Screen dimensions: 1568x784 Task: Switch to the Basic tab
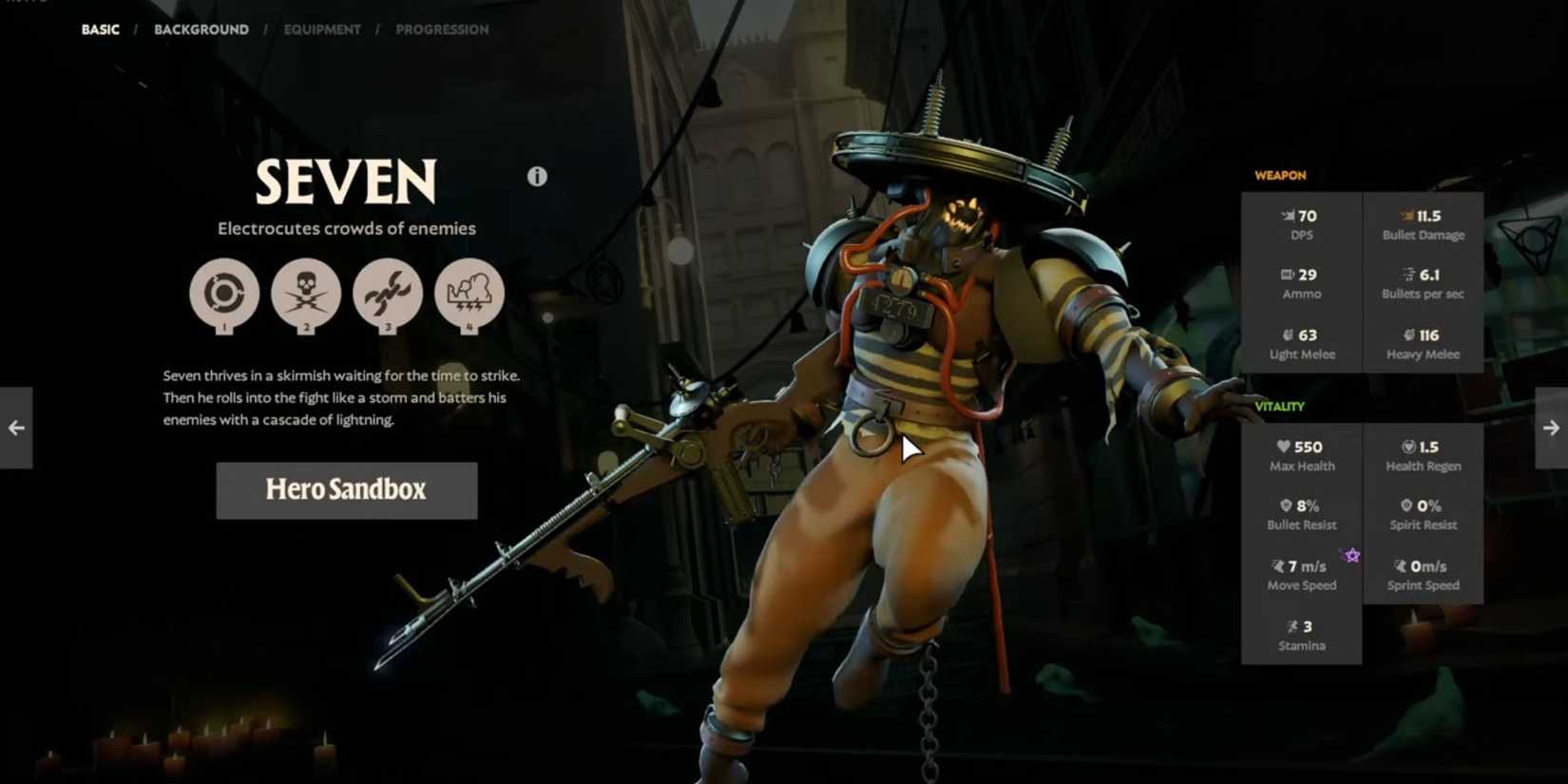(100, 29)
